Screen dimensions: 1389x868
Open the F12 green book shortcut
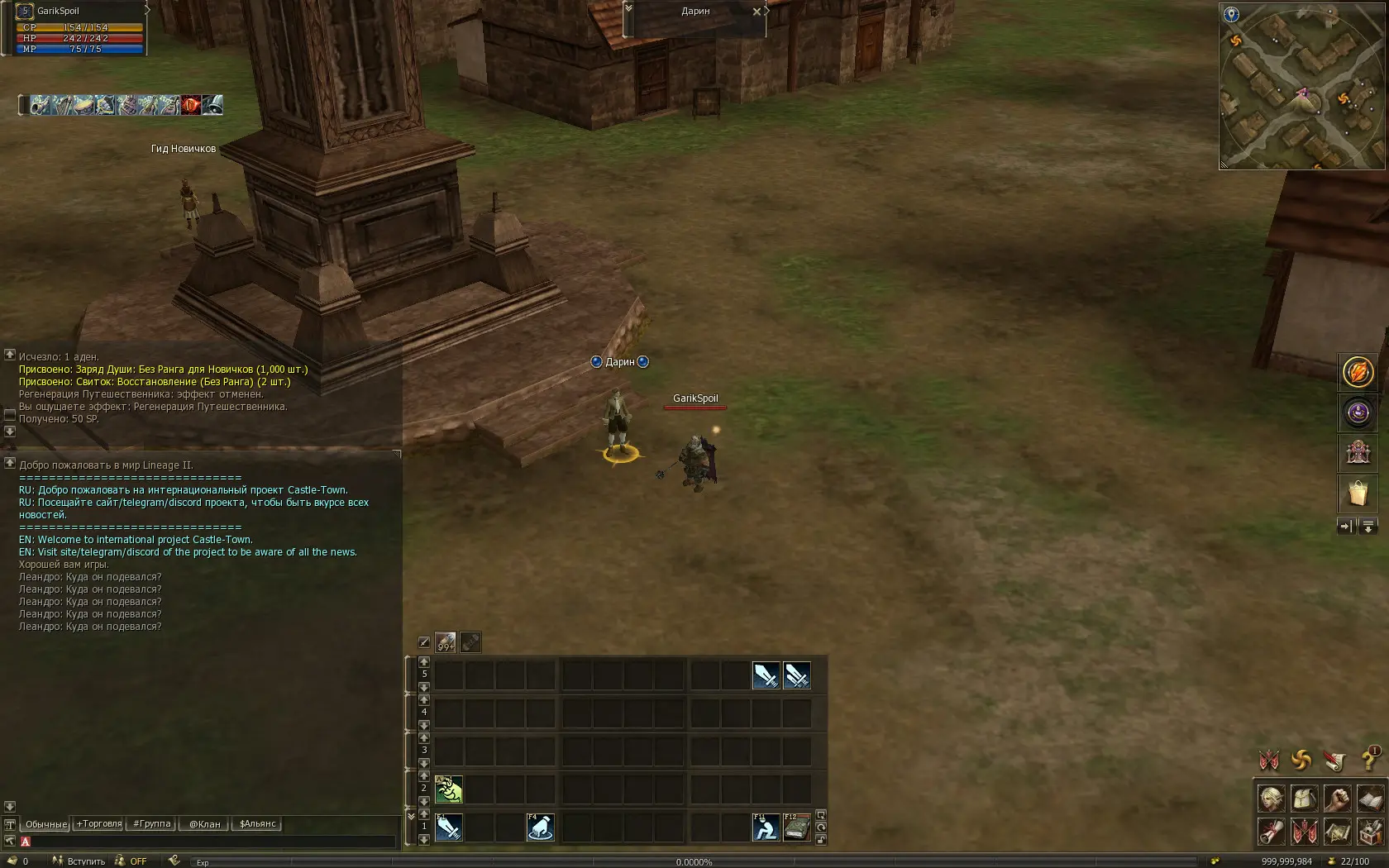797,827
